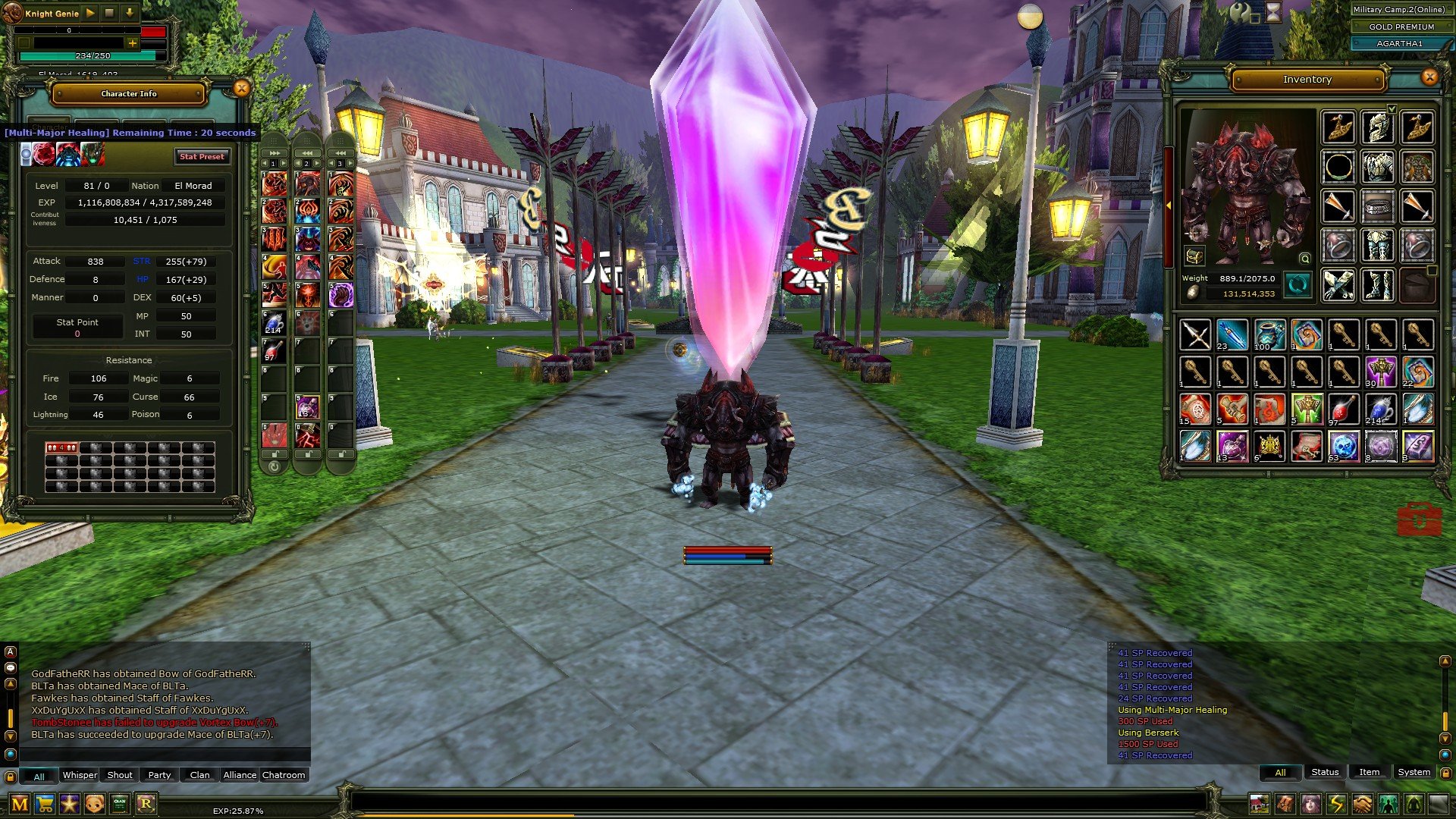1456x819 pixels.
Task: Collapse the skill bar using its double-arrow chevron
Action: [x=274, y=153]
